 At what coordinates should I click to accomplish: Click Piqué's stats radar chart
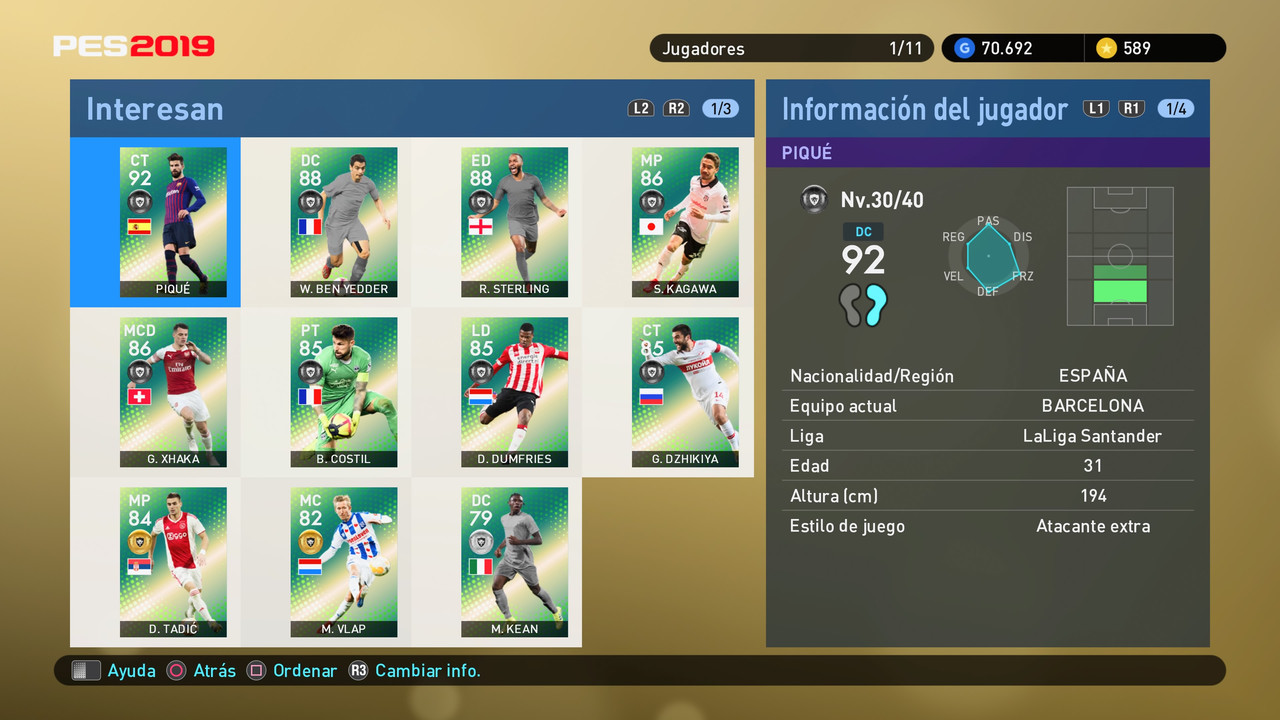[x=990, y=258]
